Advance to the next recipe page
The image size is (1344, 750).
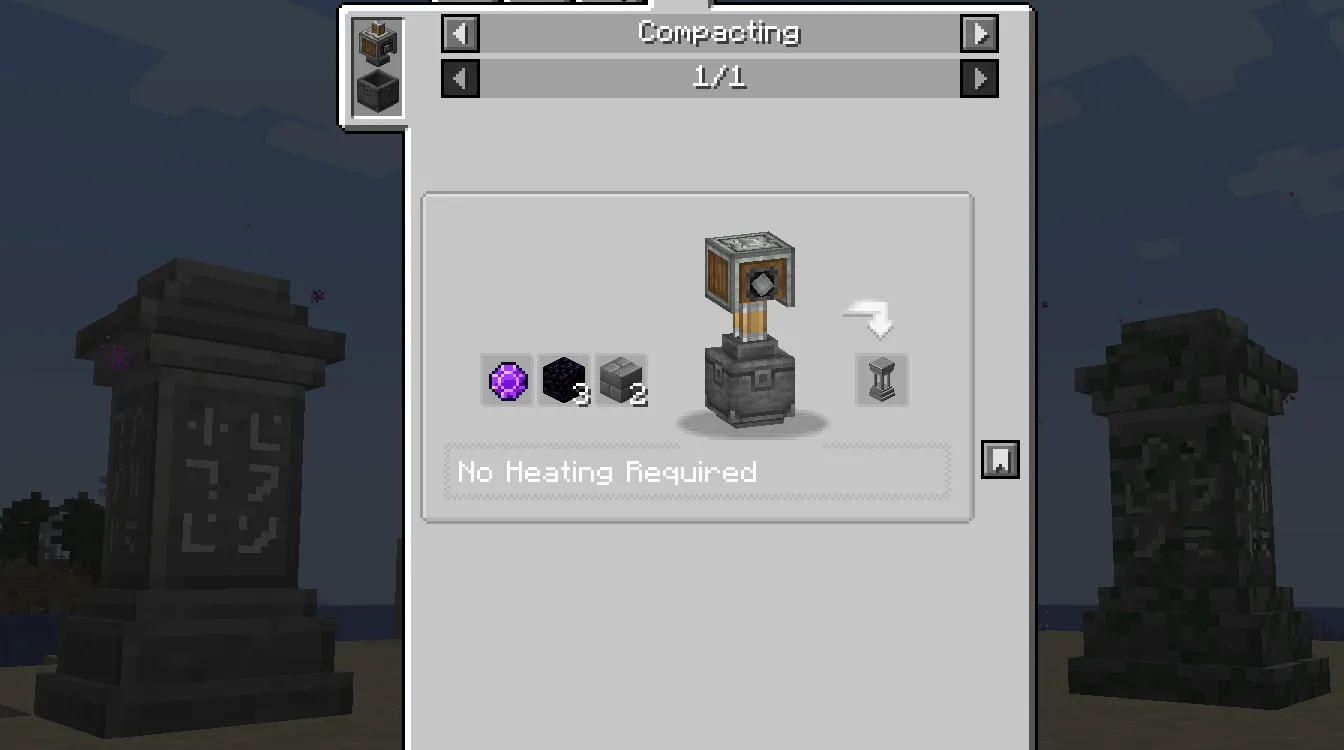tap(979, 78)
